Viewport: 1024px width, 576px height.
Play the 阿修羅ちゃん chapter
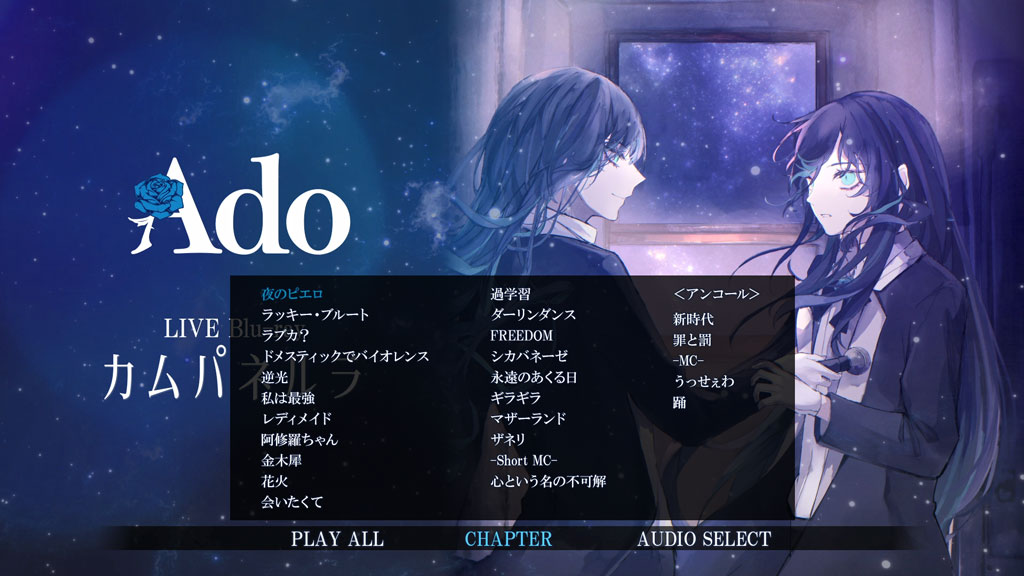(300, 440)
